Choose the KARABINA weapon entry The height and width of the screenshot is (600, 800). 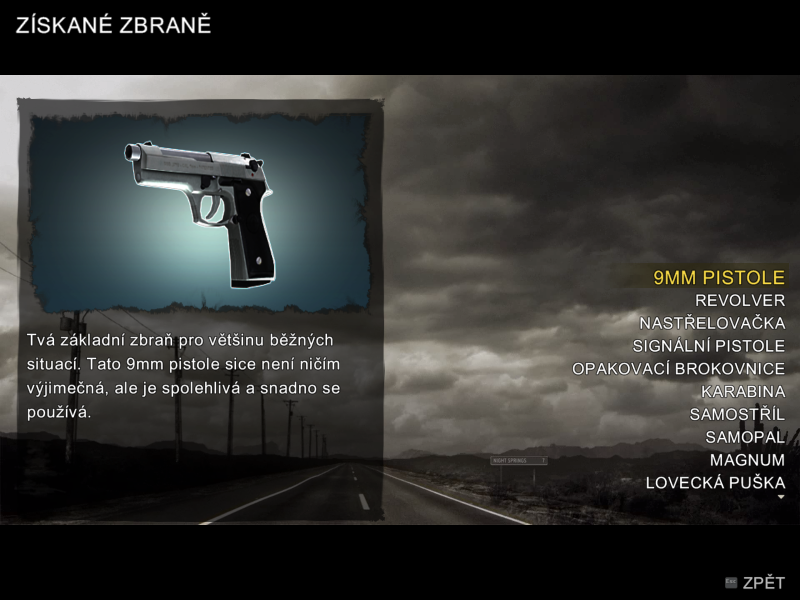point(743,392)
